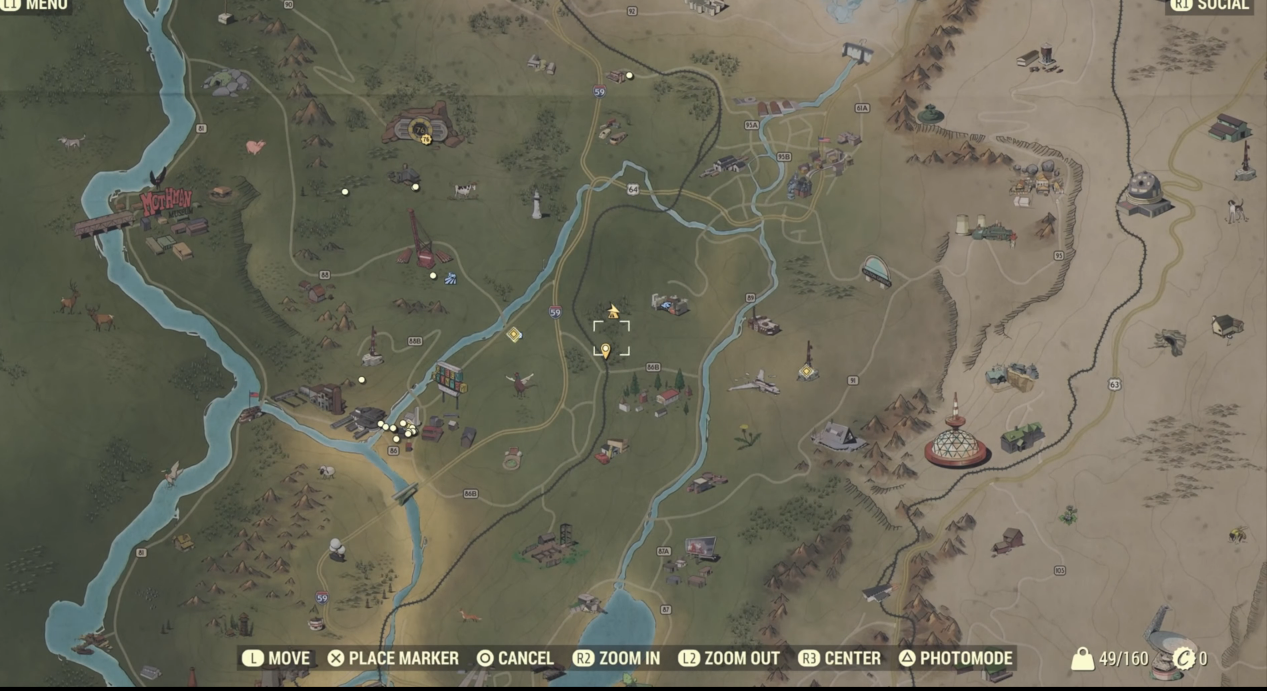Pick the red-domed tower location
The width and height of the screenshot is (1267, 691).
pos(956,440)
